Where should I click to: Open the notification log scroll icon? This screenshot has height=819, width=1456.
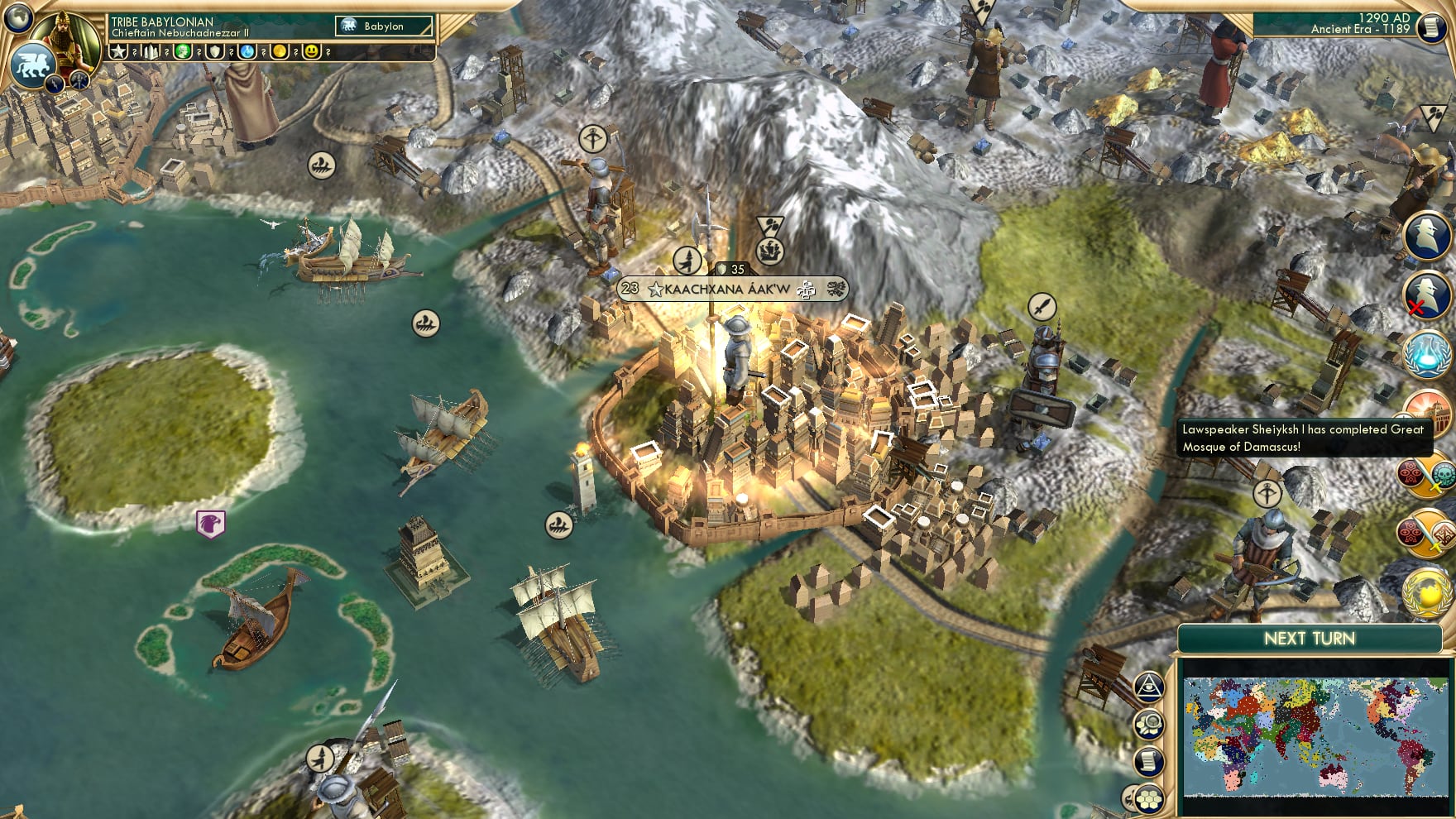1150,759
